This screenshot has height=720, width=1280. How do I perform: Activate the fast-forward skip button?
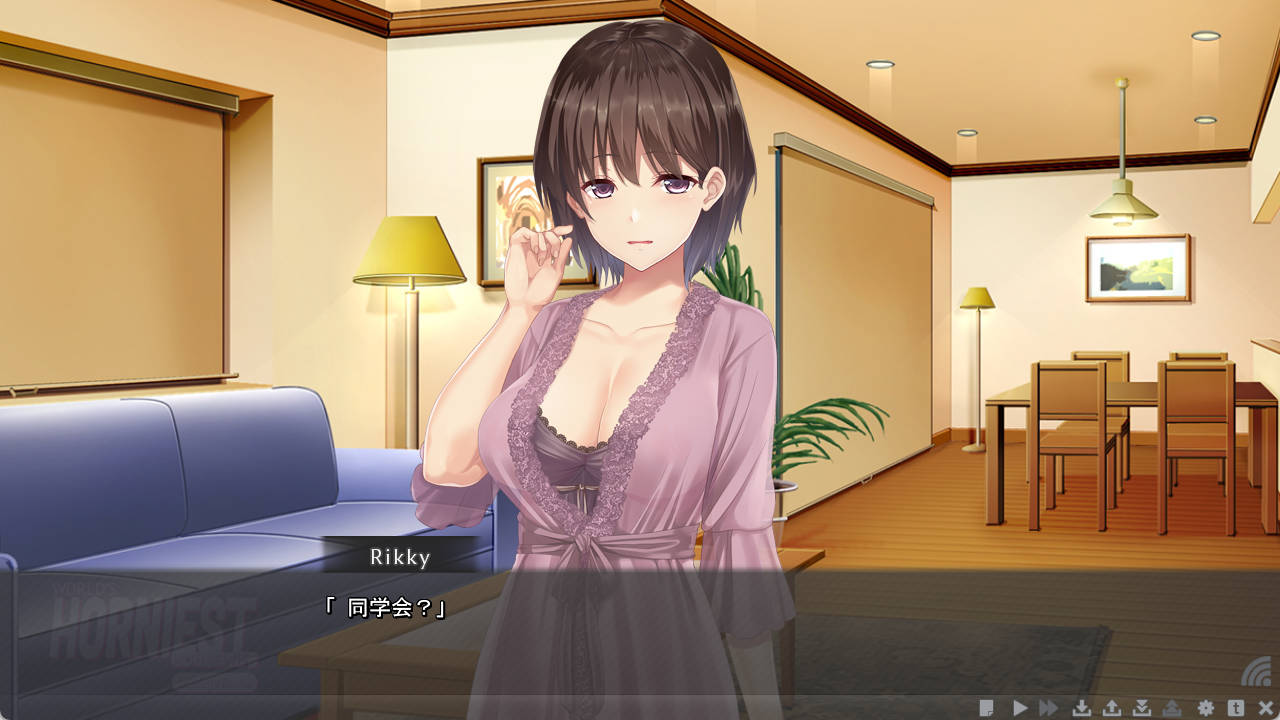coord(1048,708)
